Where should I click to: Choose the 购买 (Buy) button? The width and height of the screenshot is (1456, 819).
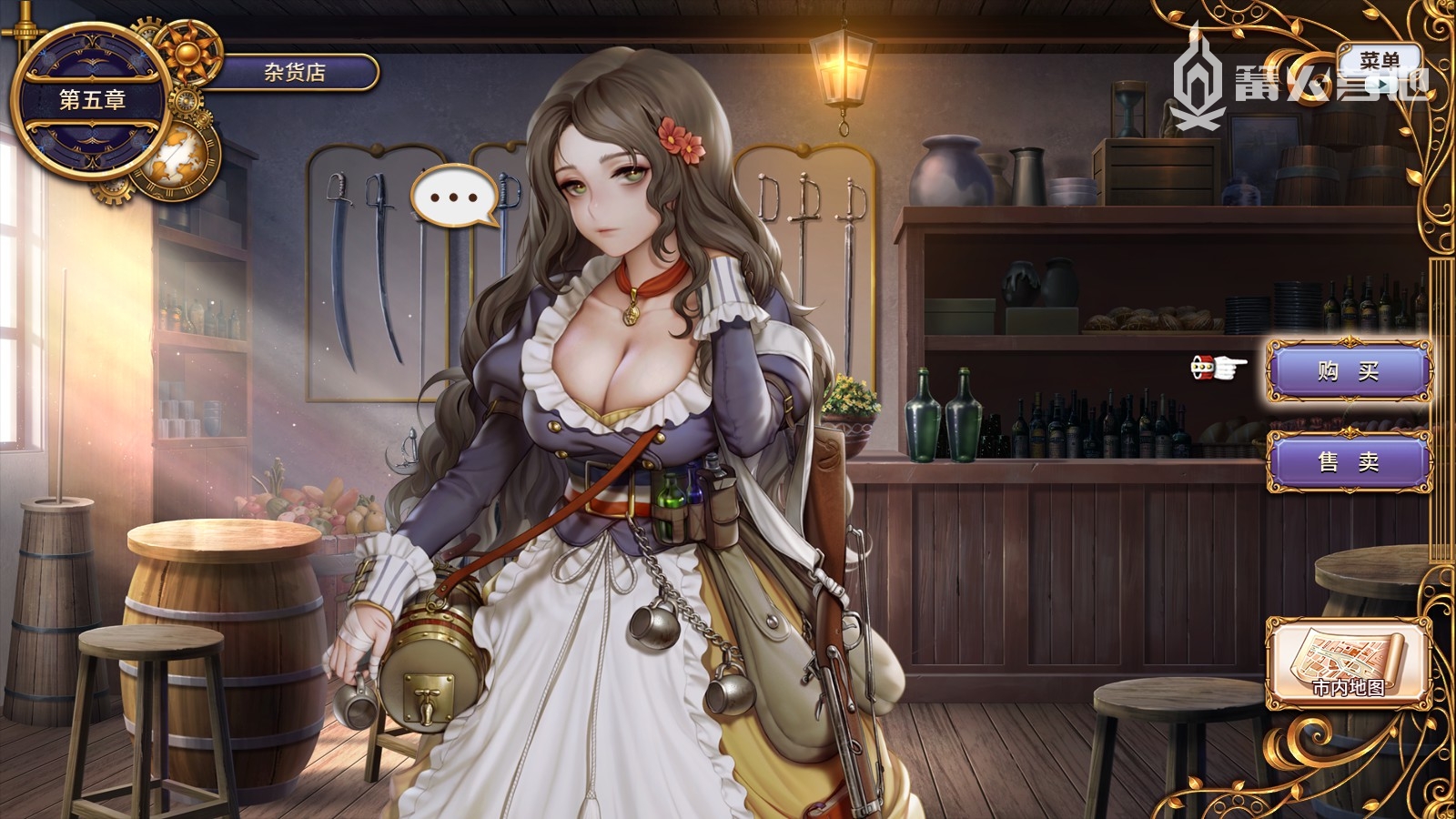[1349, 371]
